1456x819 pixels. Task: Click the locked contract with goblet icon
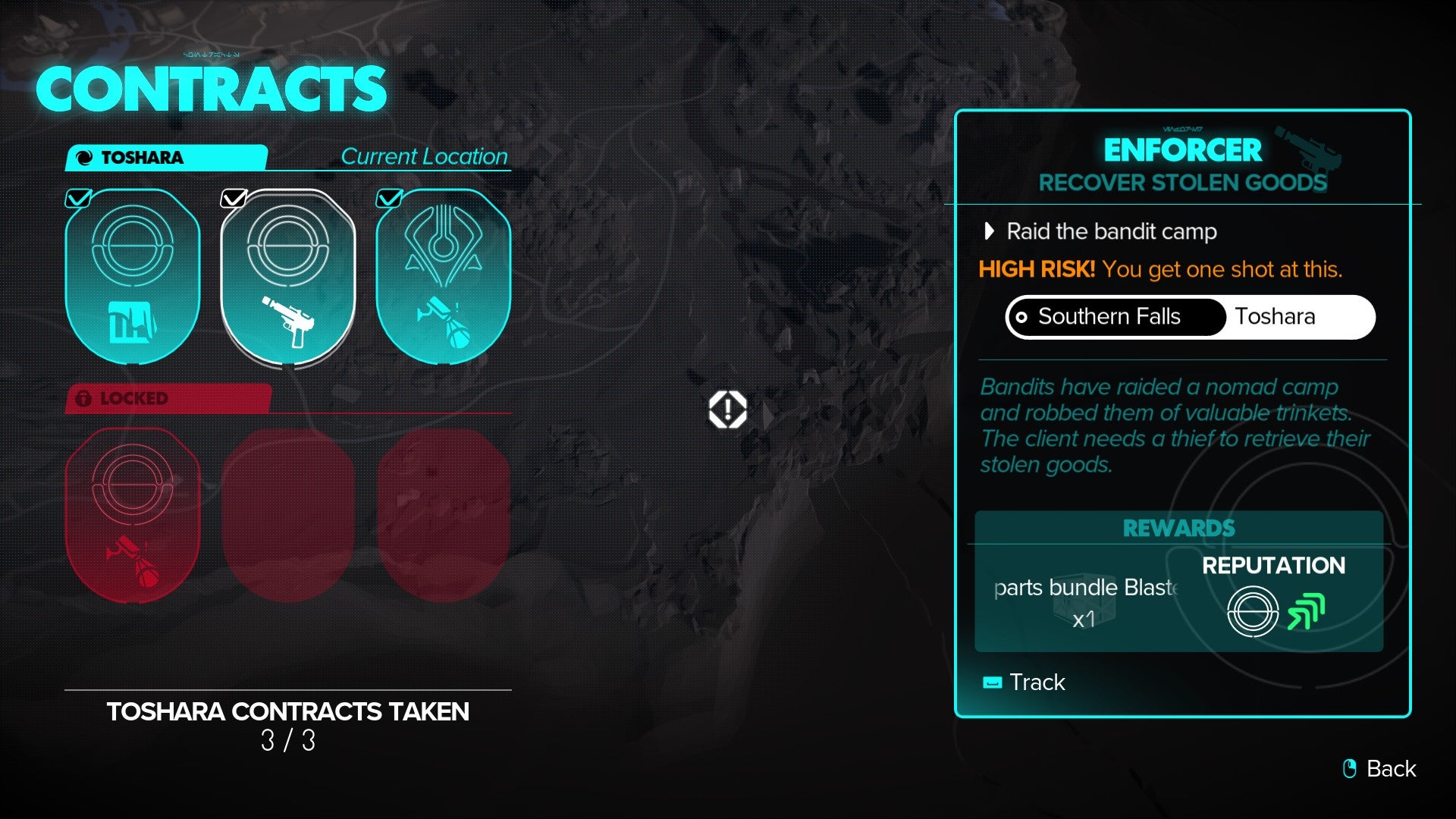[x=133, y=508]
